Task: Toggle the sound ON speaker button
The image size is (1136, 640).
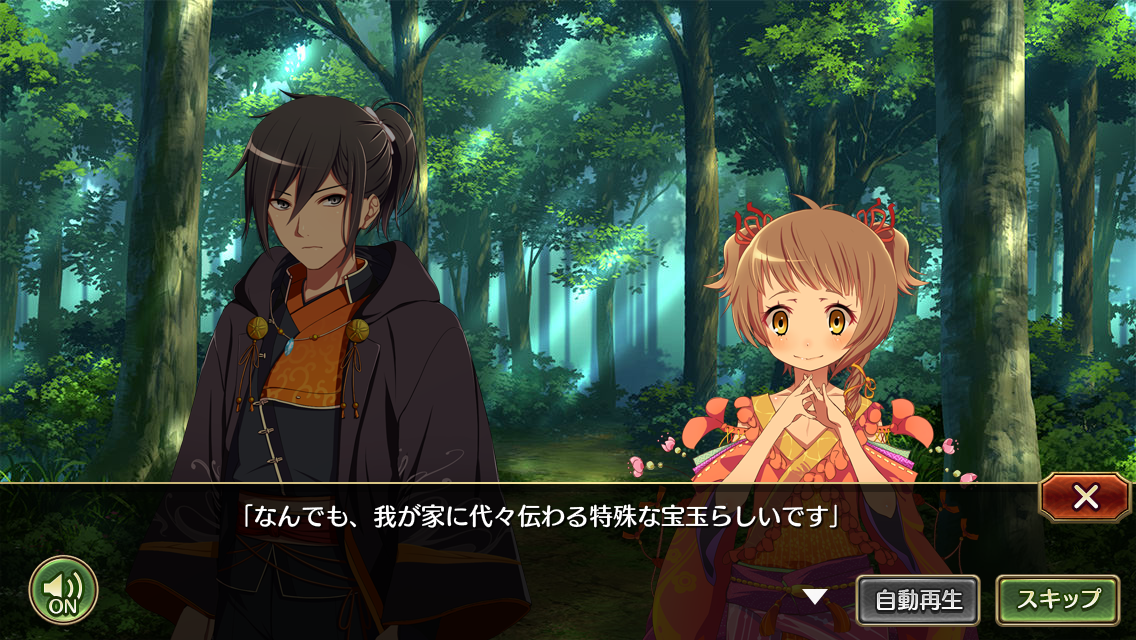Action: click(63, 590)
